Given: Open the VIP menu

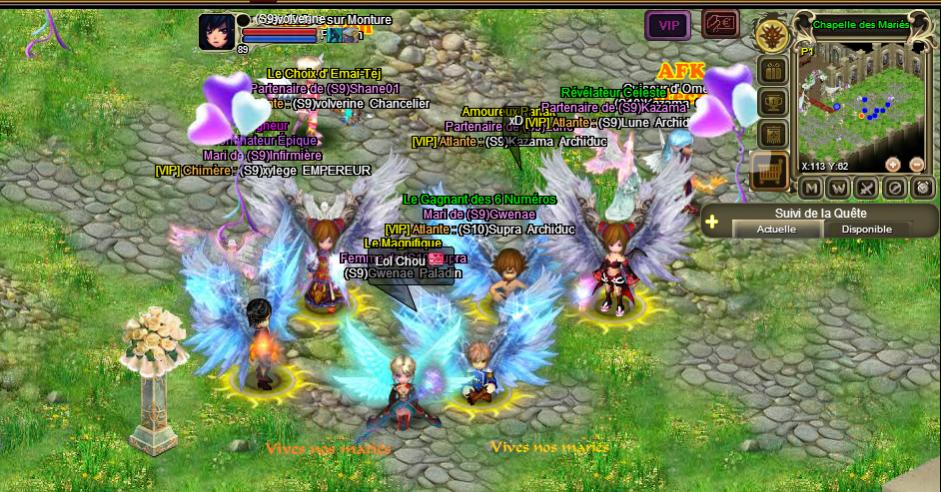Looking at the screenshot, I should pyautogui.click(x=667, y=25).
